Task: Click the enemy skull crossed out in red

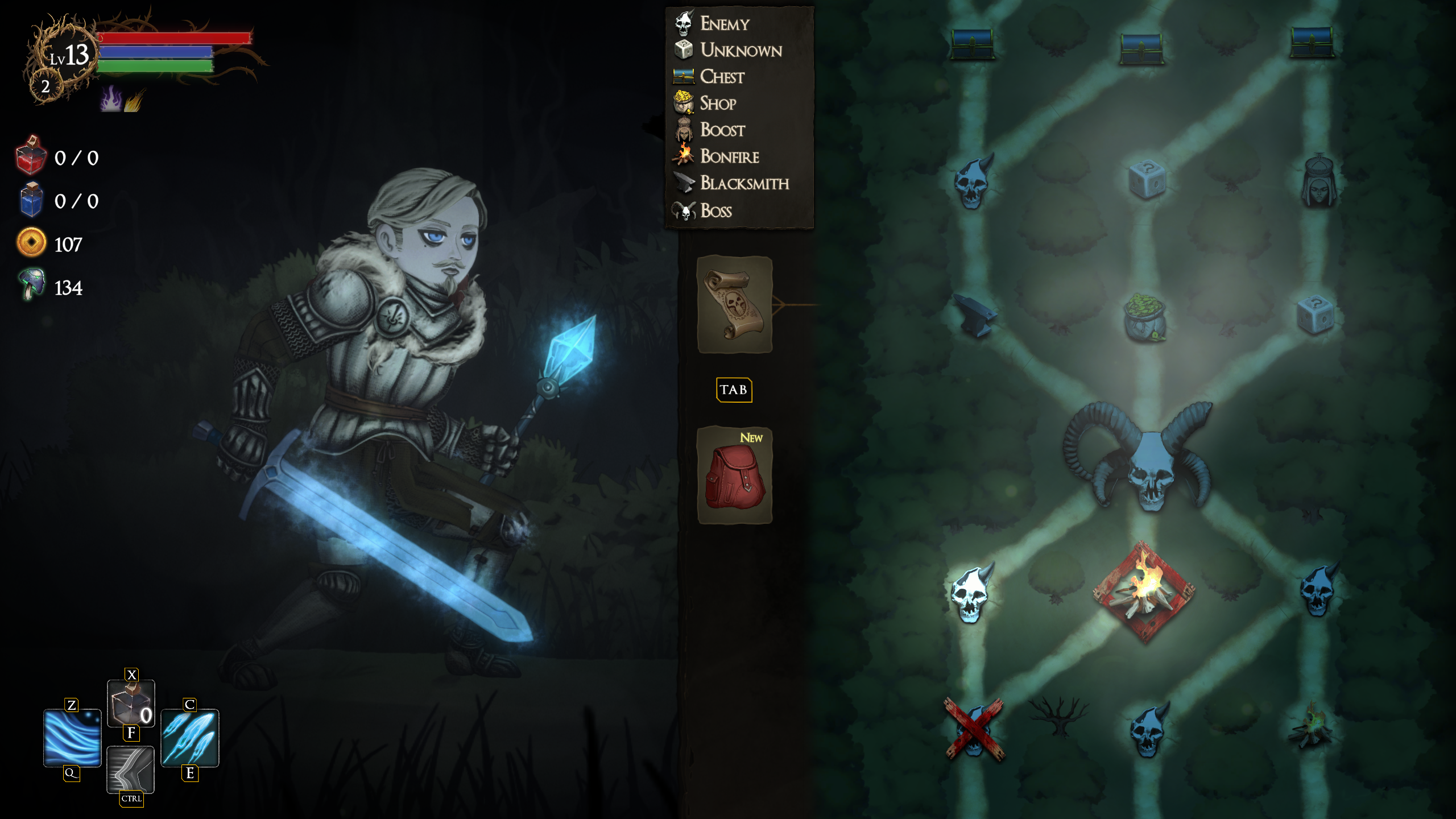Action: click(x=974, y=730)
